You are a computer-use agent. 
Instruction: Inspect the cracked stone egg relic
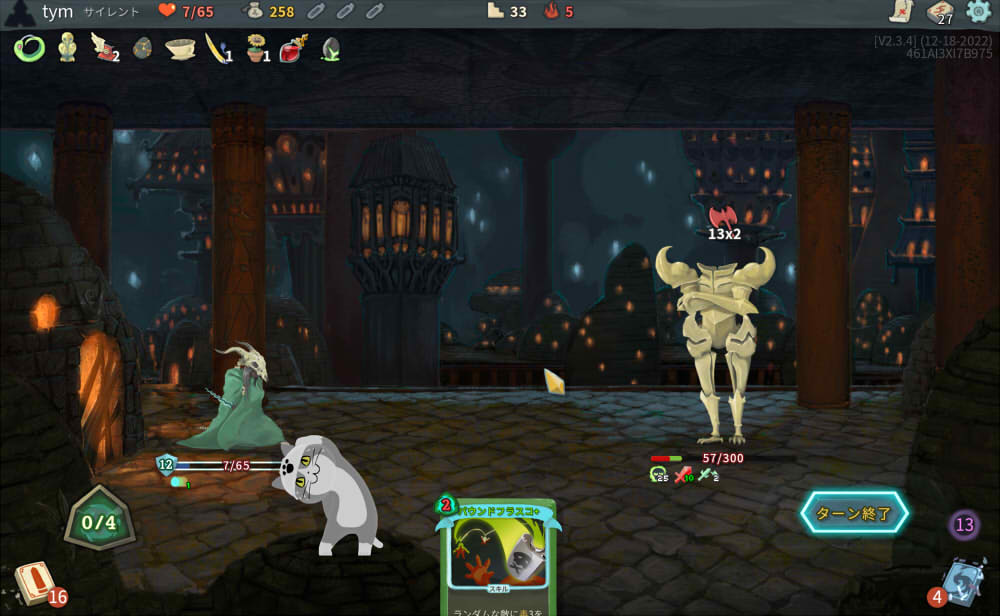pos(142,48)
